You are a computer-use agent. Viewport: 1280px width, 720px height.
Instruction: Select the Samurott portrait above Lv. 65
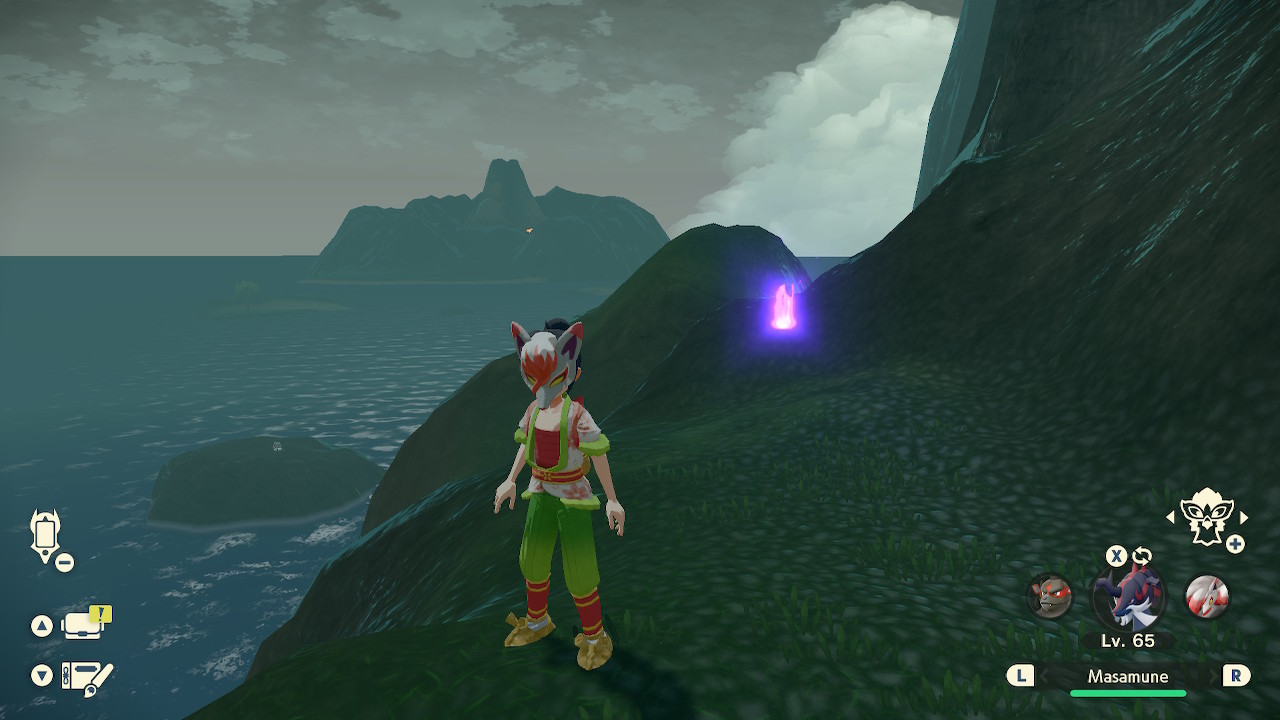click(x=1128, y=597)
